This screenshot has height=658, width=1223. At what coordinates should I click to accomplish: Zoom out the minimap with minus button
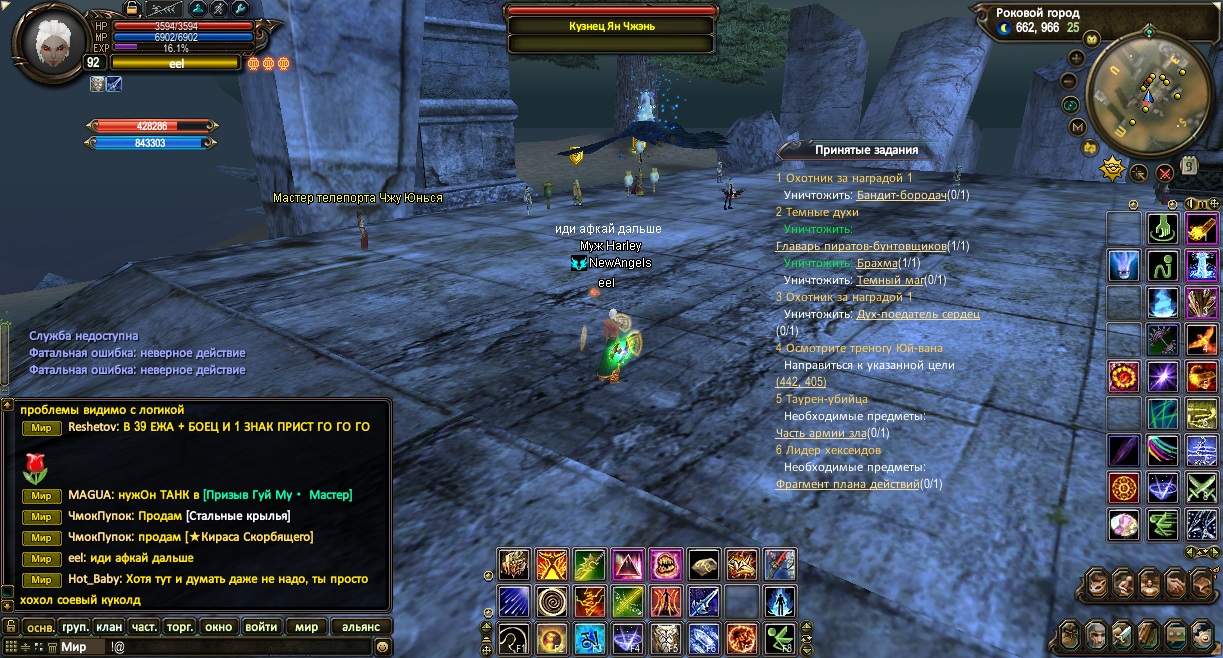[x=1071, y=81]
